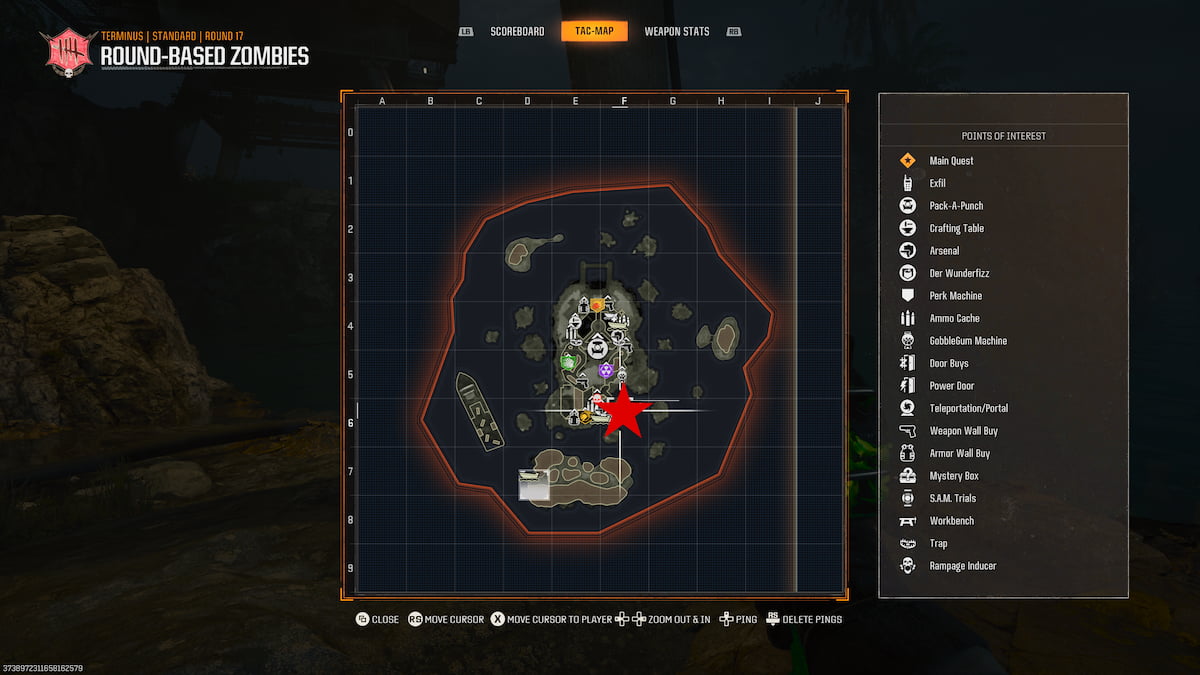
Task: Choose the green perk shield on the map
Action: pyautogui.click(x=569, y=361)
